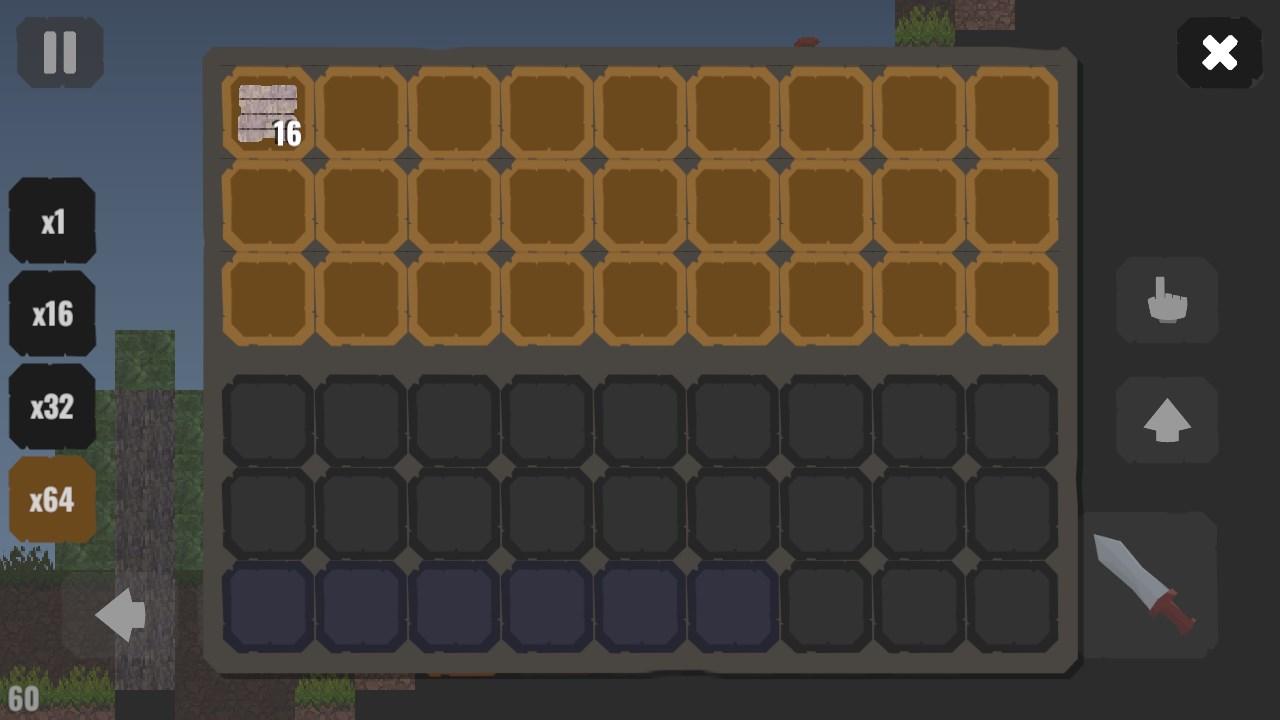Click the center slot of the chest grid

tap(640, 205)
